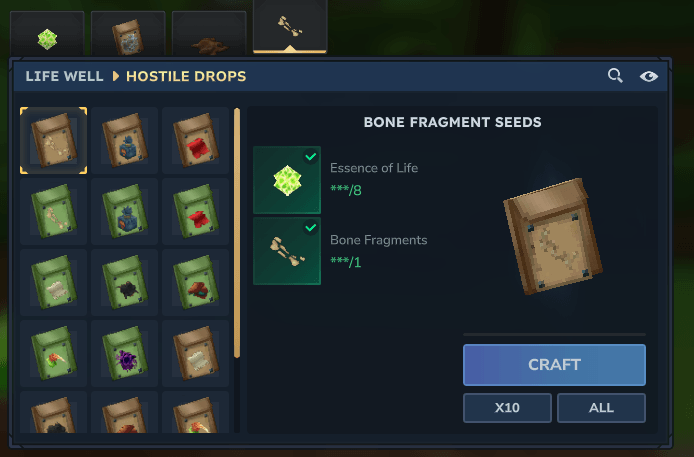
Task: Select the Essence of Life ingredient
Action: (287, 179)
